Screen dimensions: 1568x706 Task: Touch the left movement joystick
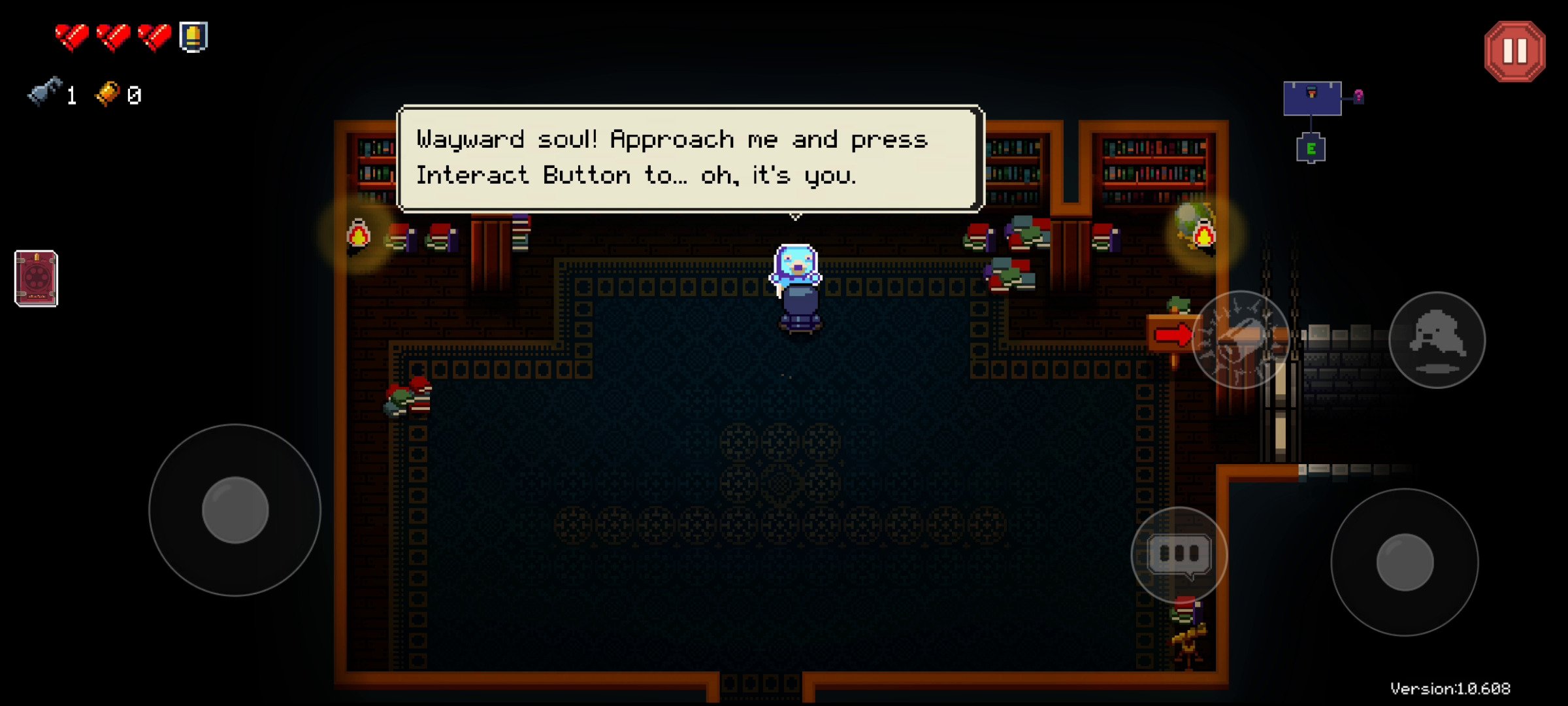point(235,510)
